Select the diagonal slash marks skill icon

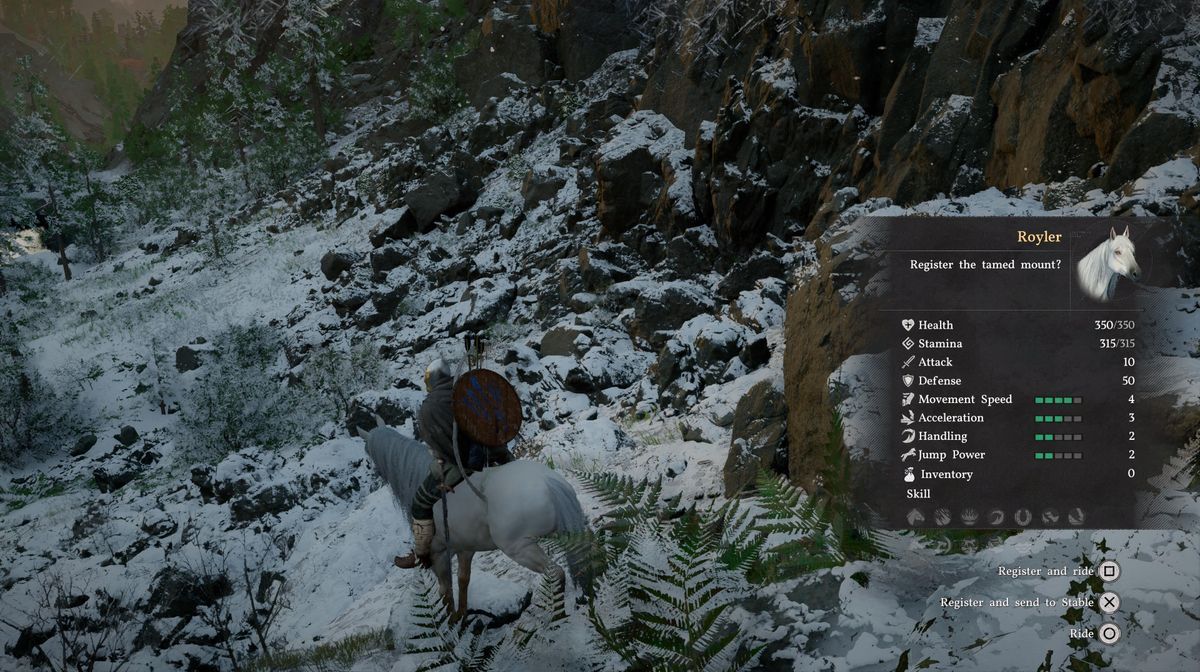click(942, 516)
